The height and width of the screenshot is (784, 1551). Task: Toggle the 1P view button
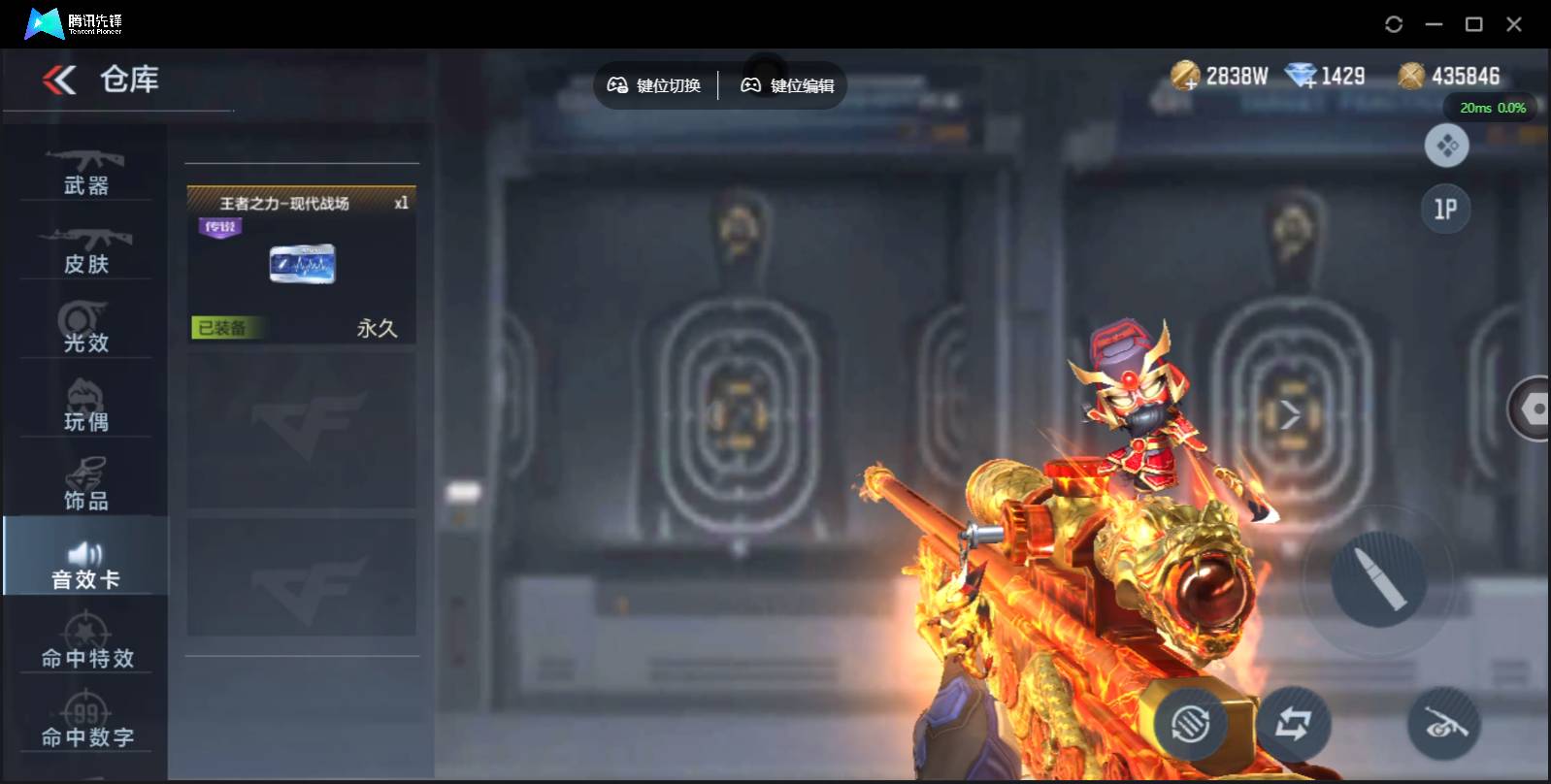(1445, 209)
